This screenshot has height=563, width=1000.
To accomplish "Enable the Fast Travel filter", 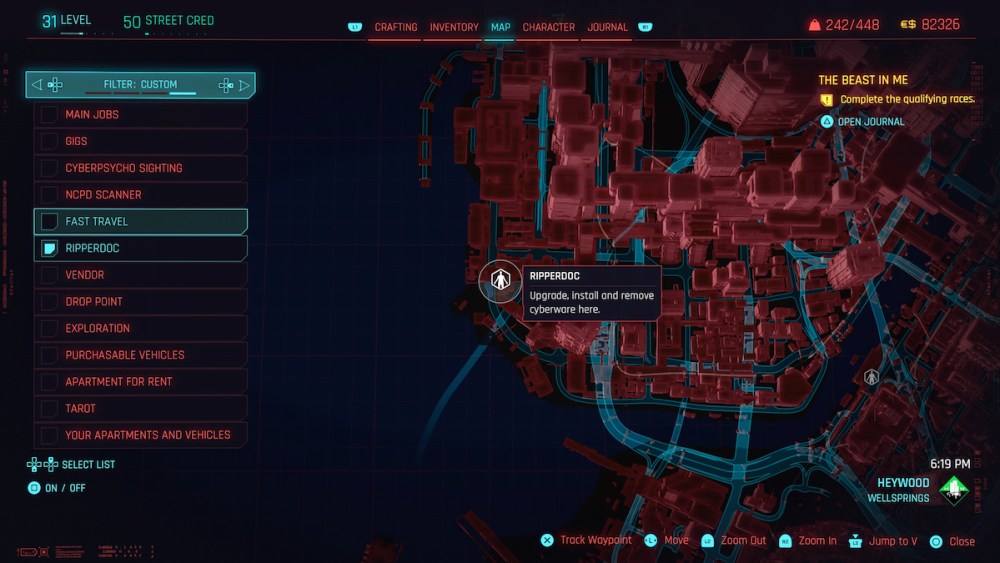I will [49, 222].
